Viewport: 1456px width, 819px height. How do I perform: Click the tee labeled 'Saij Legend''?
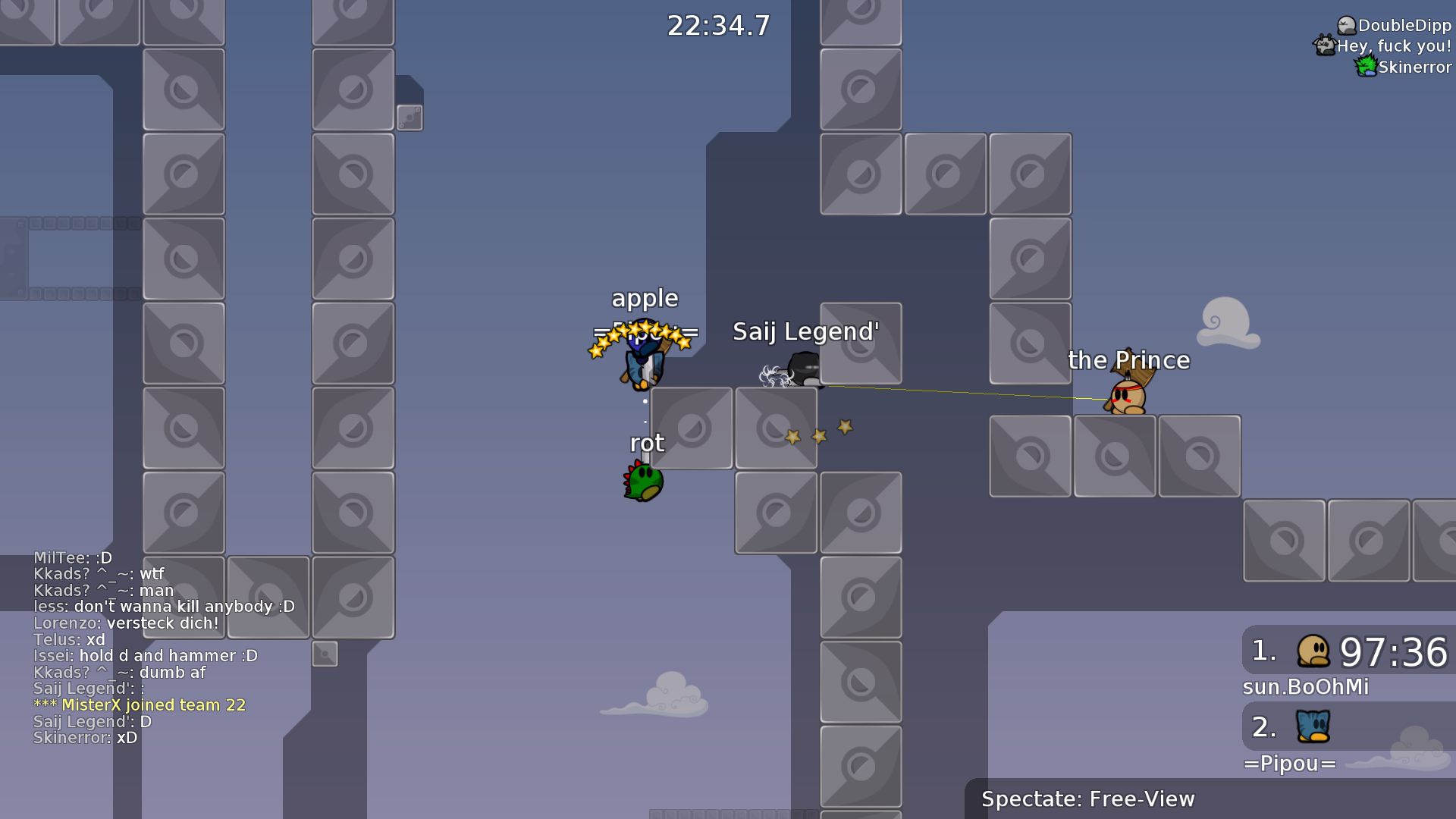804,370
